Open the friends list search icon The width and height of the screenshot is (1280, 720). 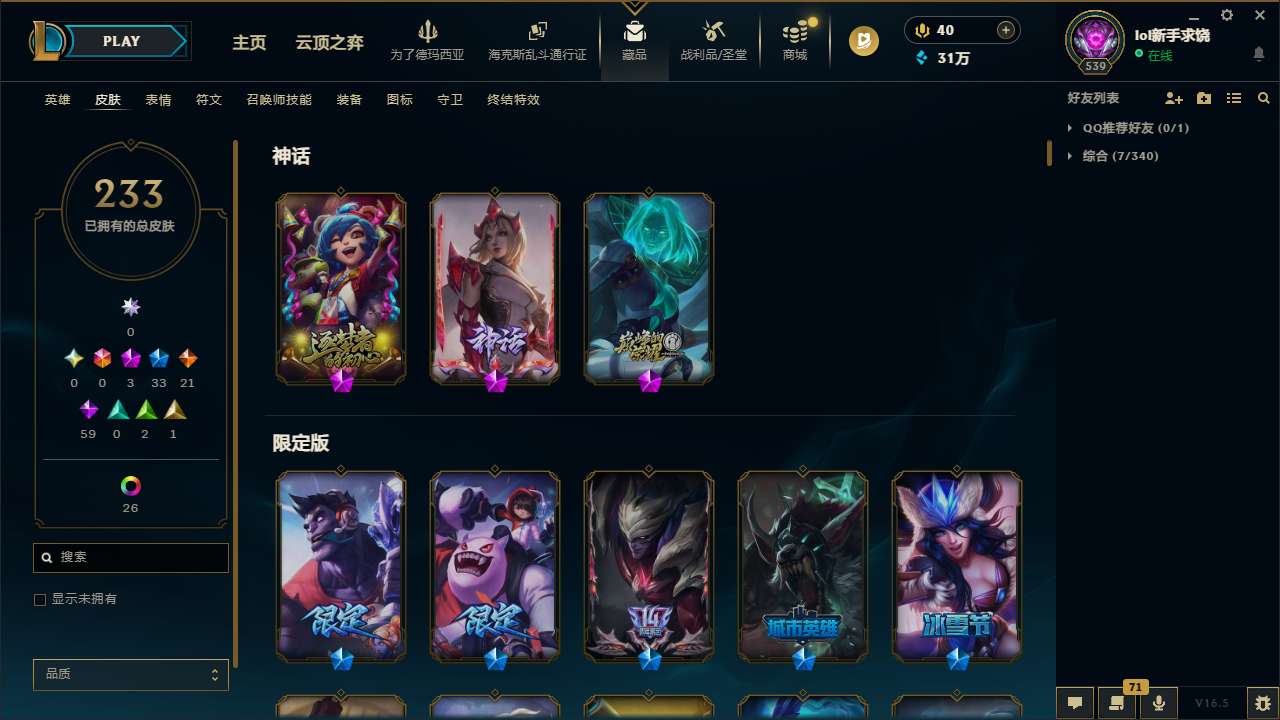1264,98
